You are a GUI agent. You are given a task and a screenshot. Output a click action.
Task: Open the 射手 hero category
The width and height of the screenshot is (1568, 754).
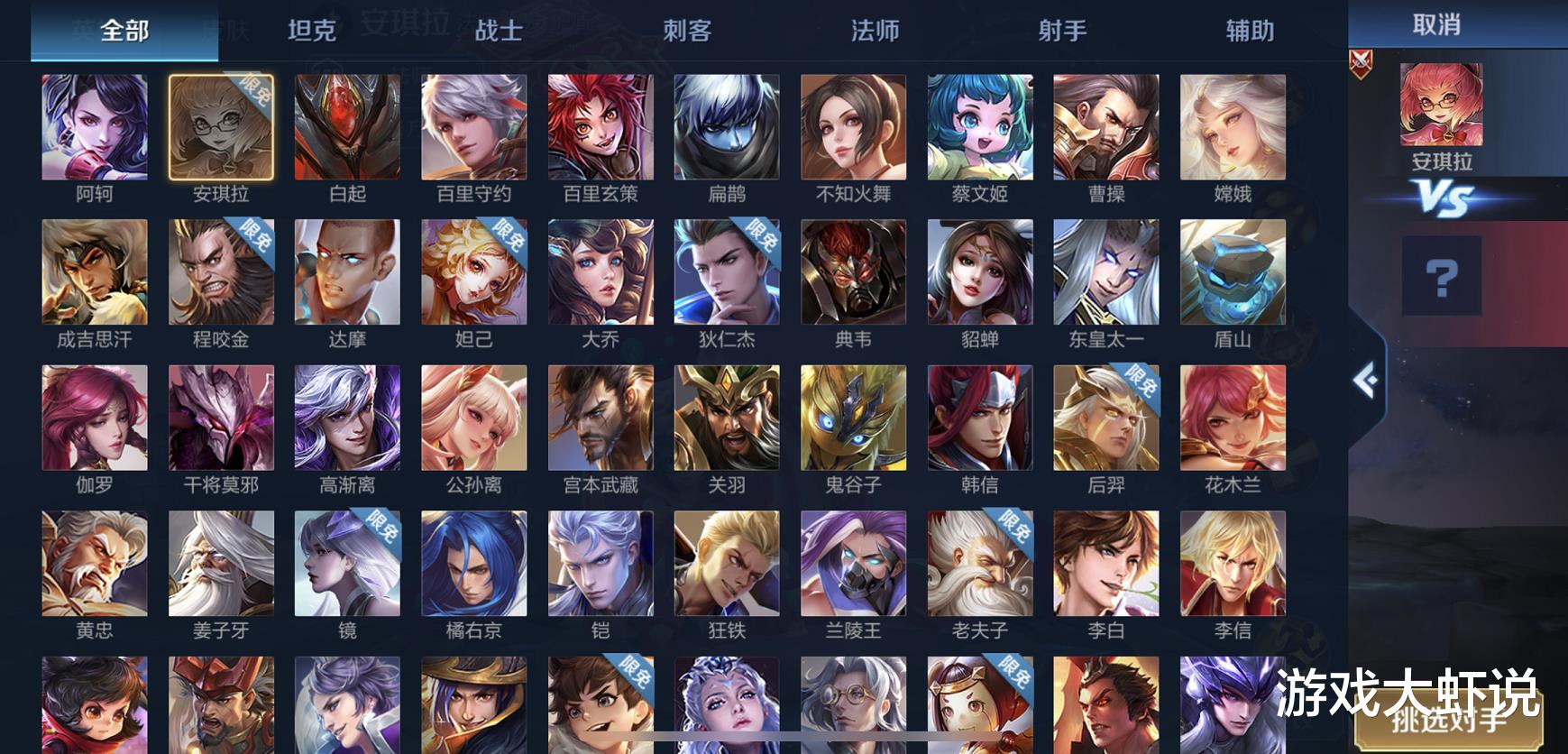coord(1063,30)
